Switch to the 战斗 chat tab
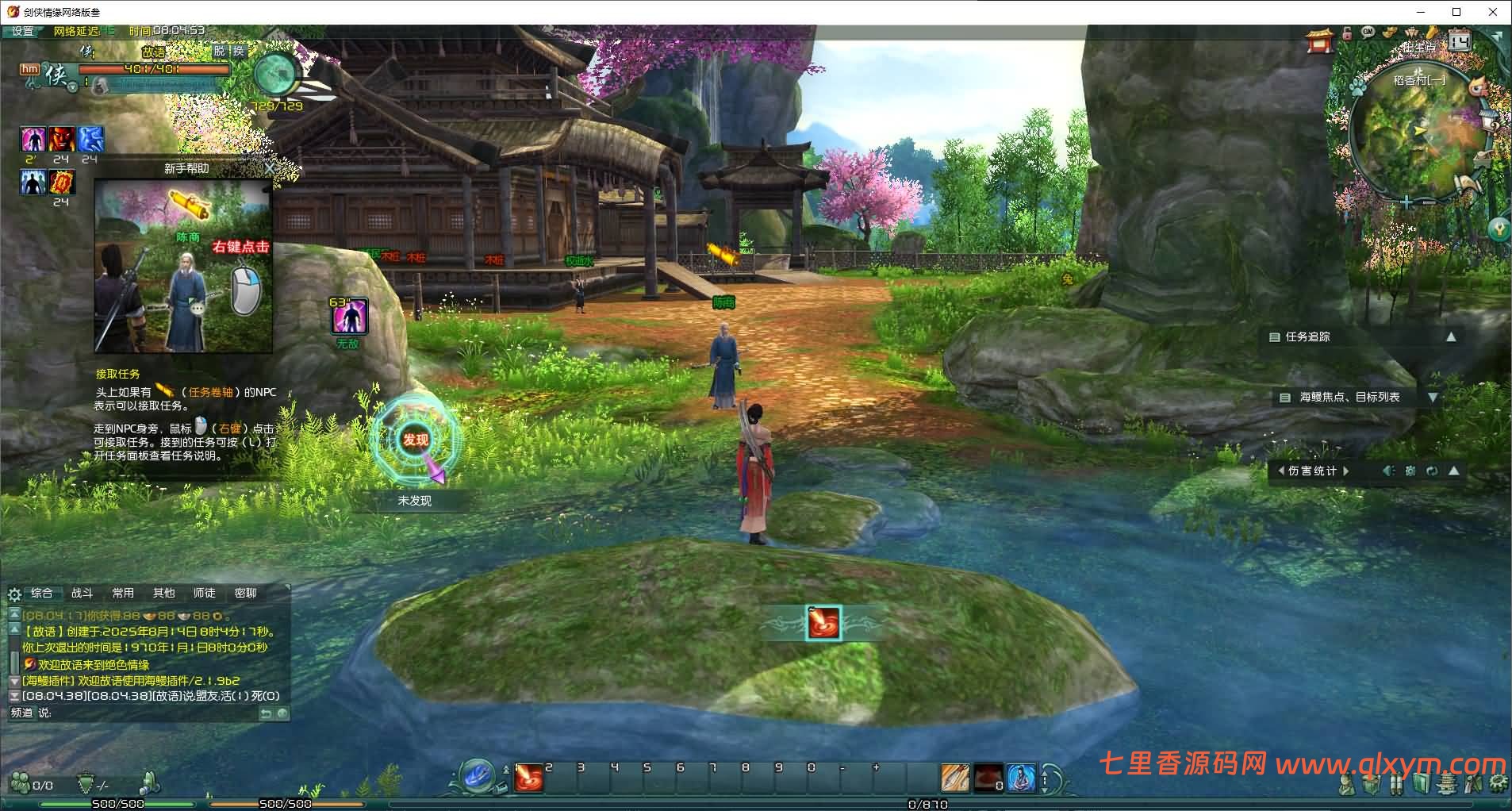The height and width of the screenshot is (811, 1512). click(83, 593)
